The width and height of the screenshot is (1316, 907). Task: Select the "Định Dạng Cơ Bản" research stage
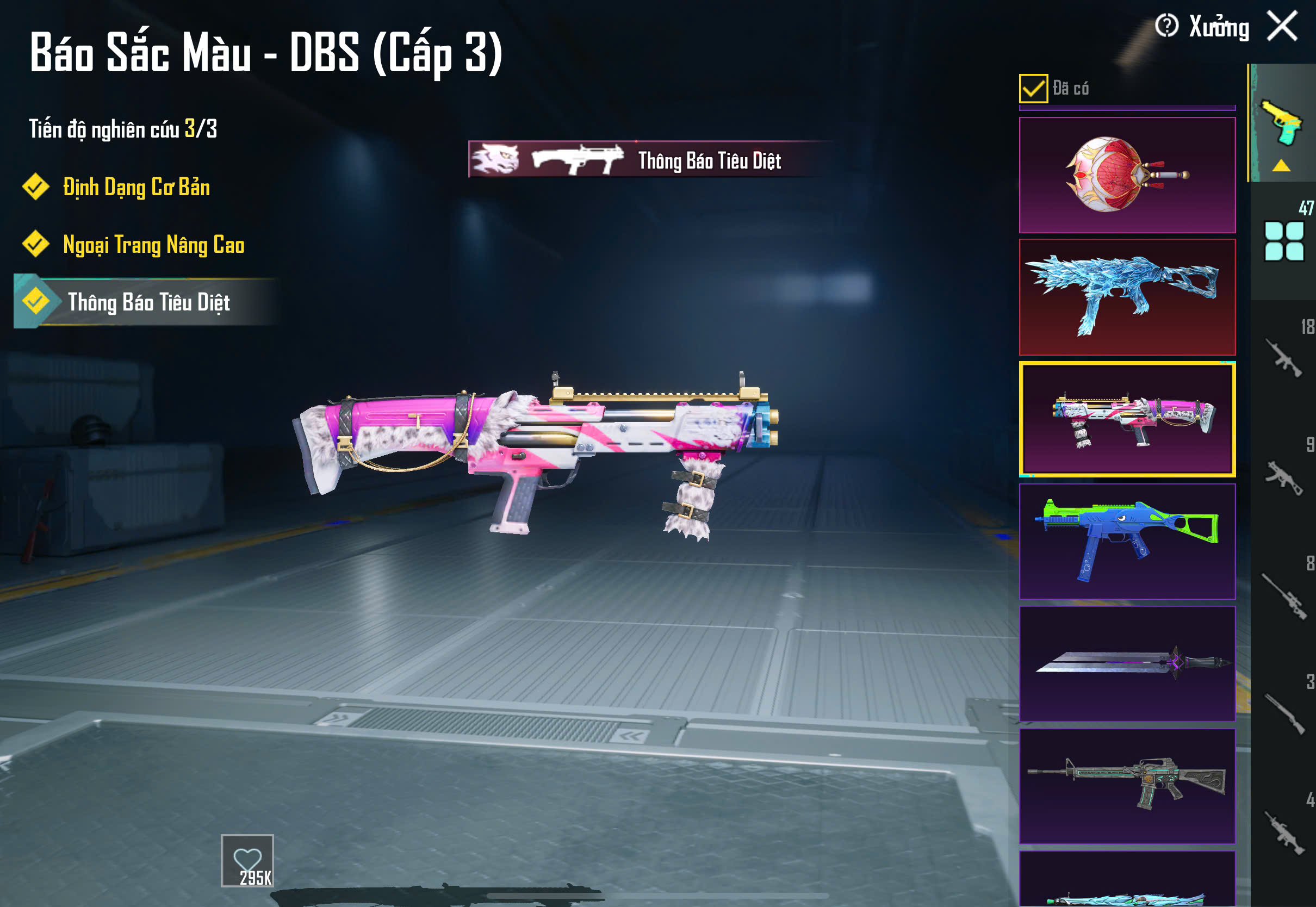tap(135, 188)
